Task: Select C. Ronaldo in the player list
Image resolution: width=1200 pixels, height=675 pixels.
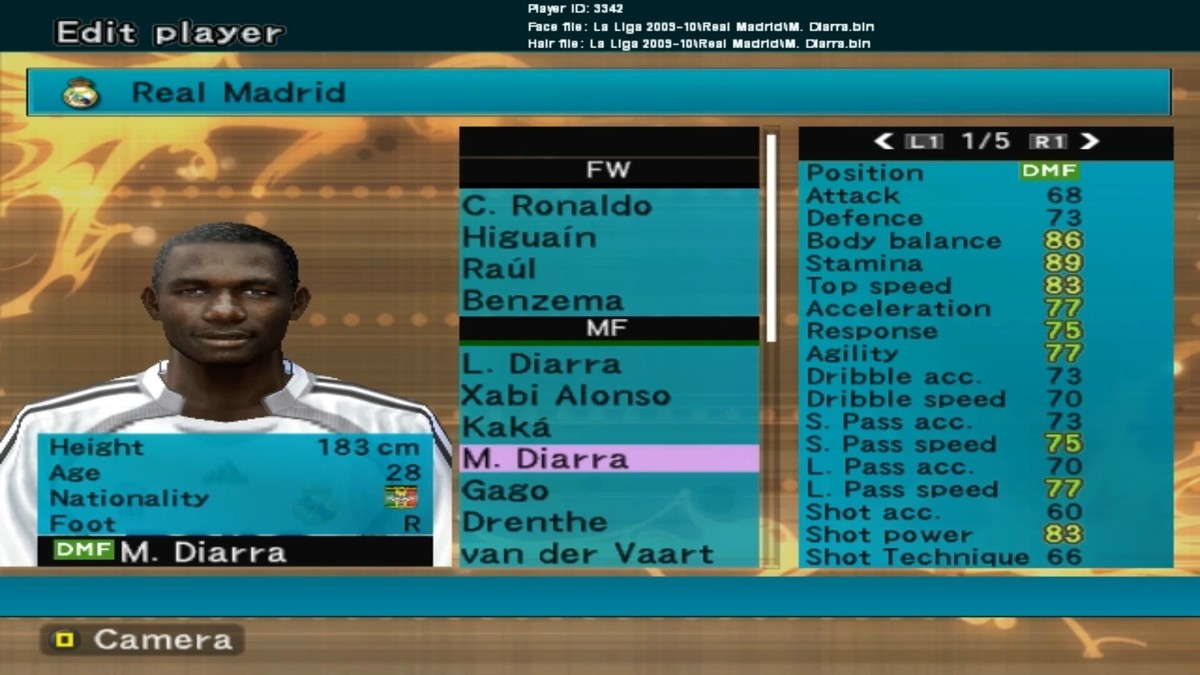Action: coord(557,206)
